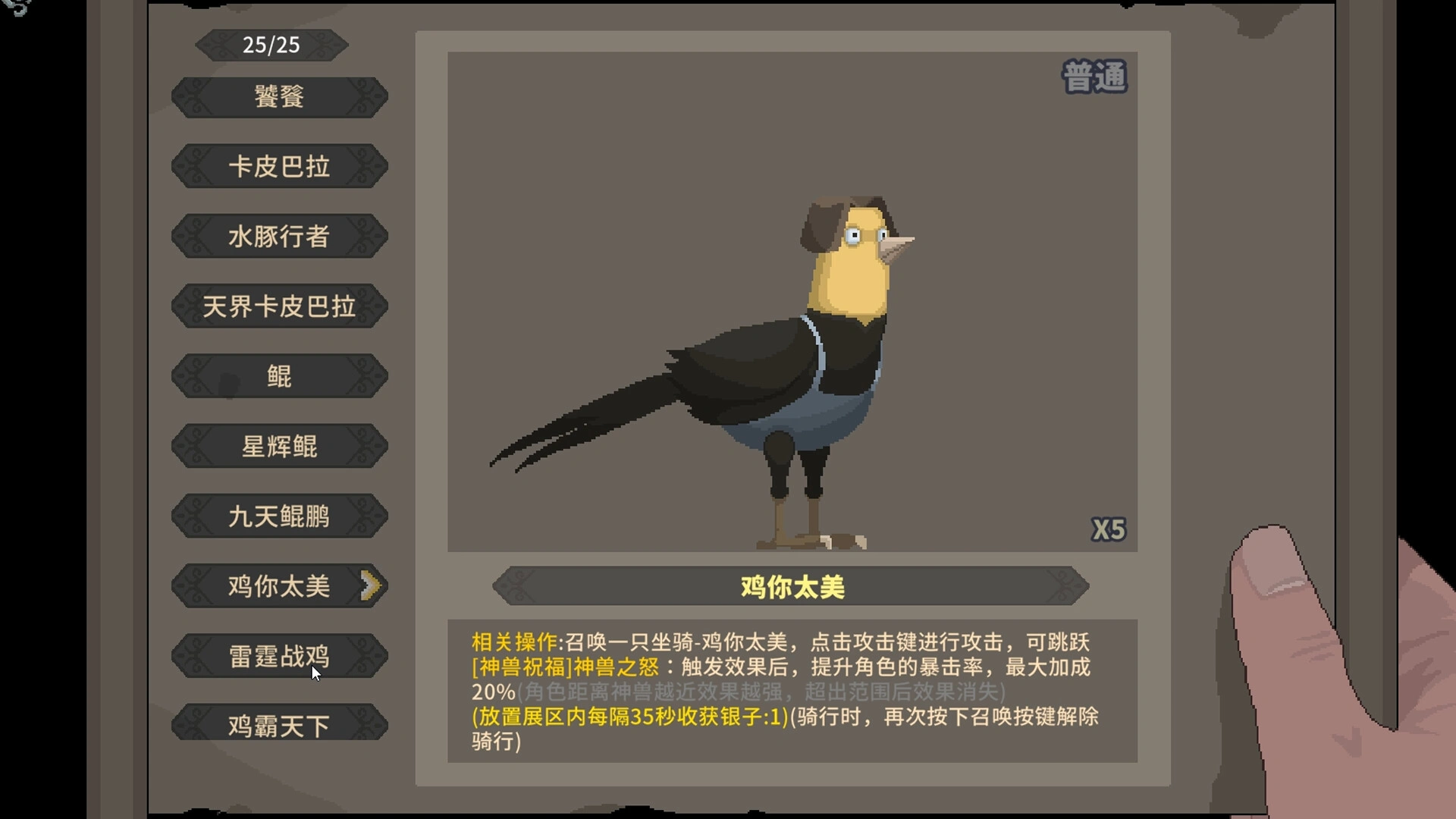Screen dimensions: 1456x819
Task: Open the 25/25 collection counter
Action: click(271, 44)
